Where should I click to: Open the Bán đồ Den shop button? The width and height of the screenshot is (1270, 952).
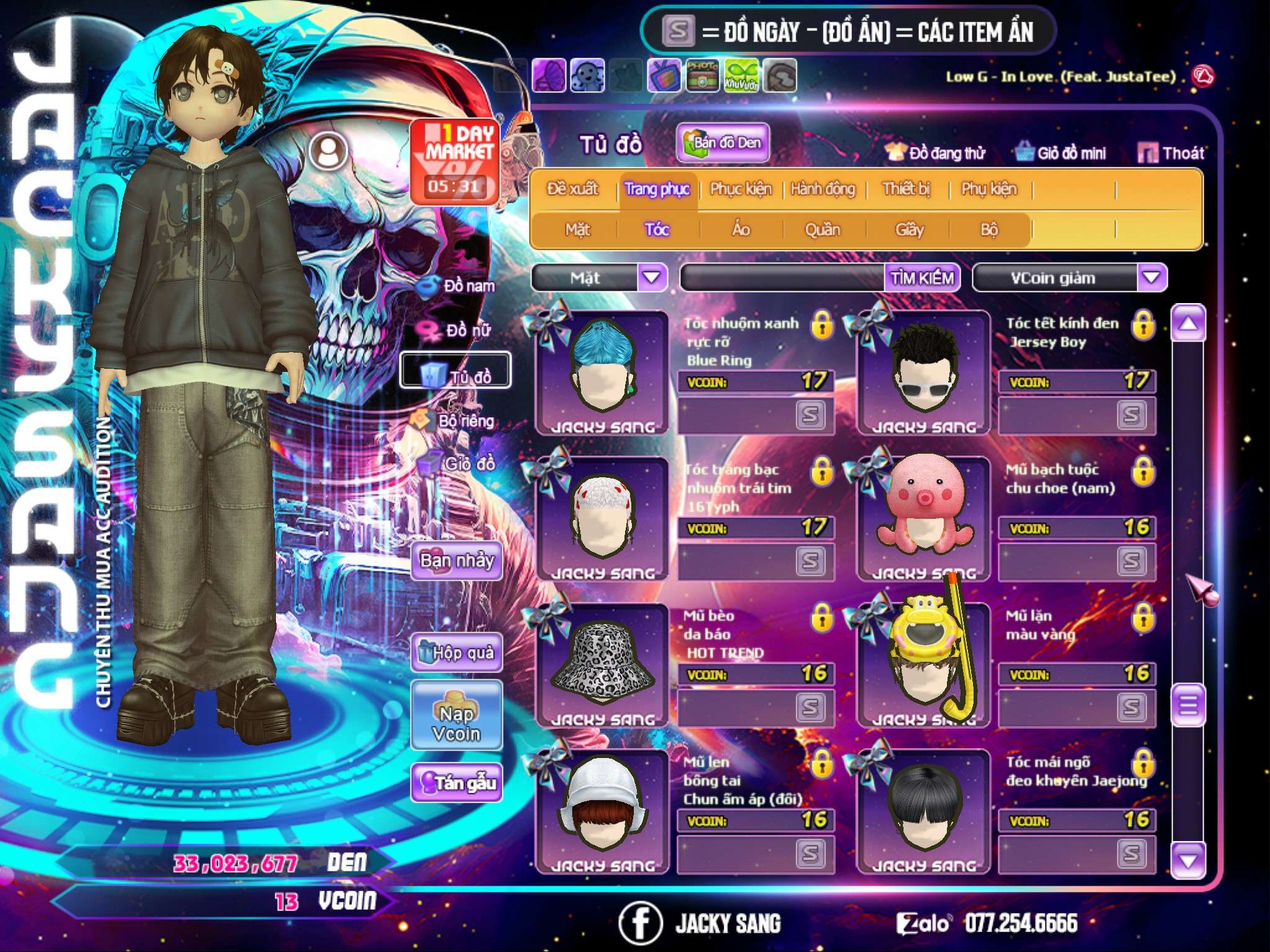(x=723, y=143)
